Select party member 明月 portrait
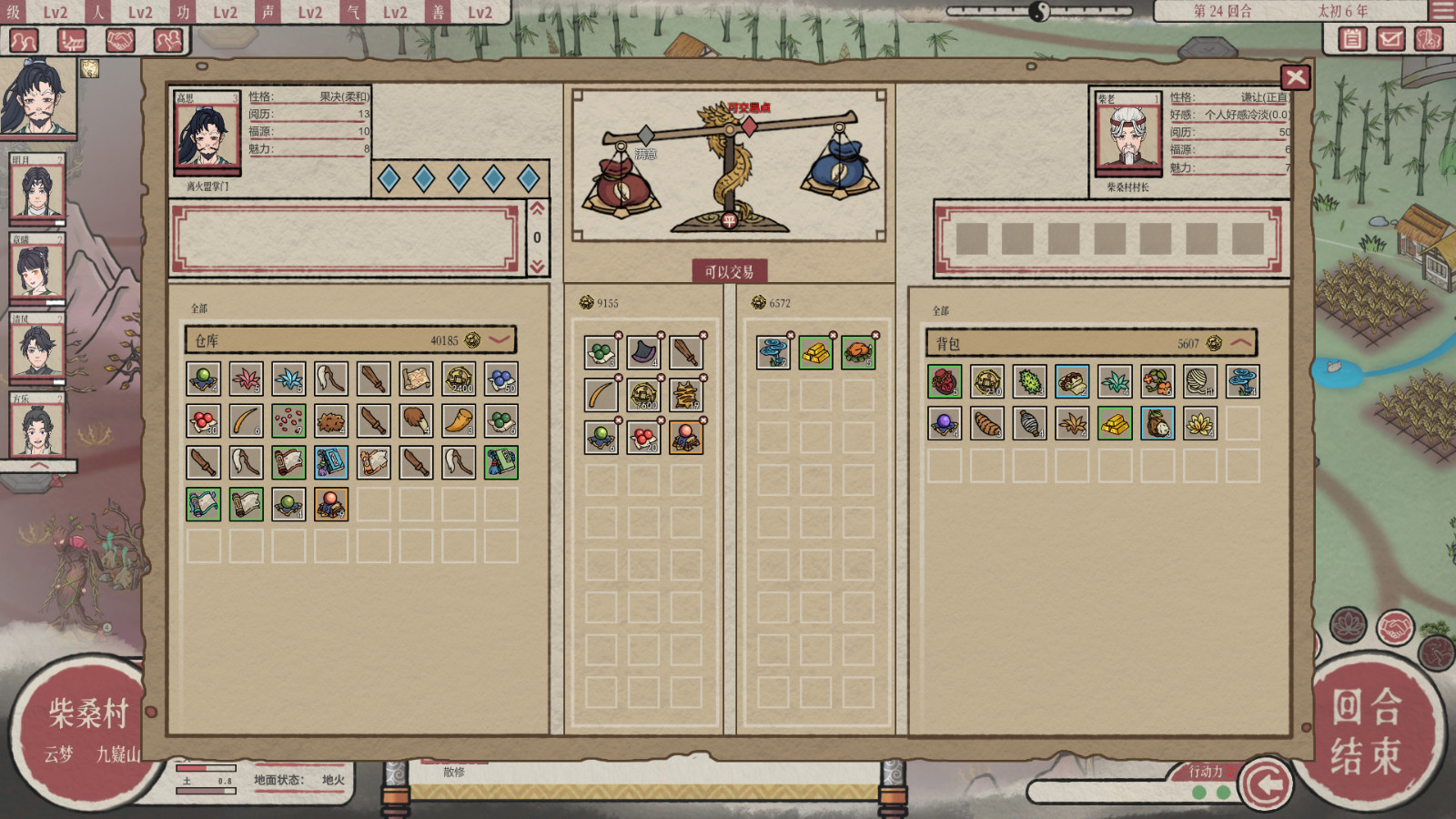This screenshot has height=819, width=1456. 36,193
